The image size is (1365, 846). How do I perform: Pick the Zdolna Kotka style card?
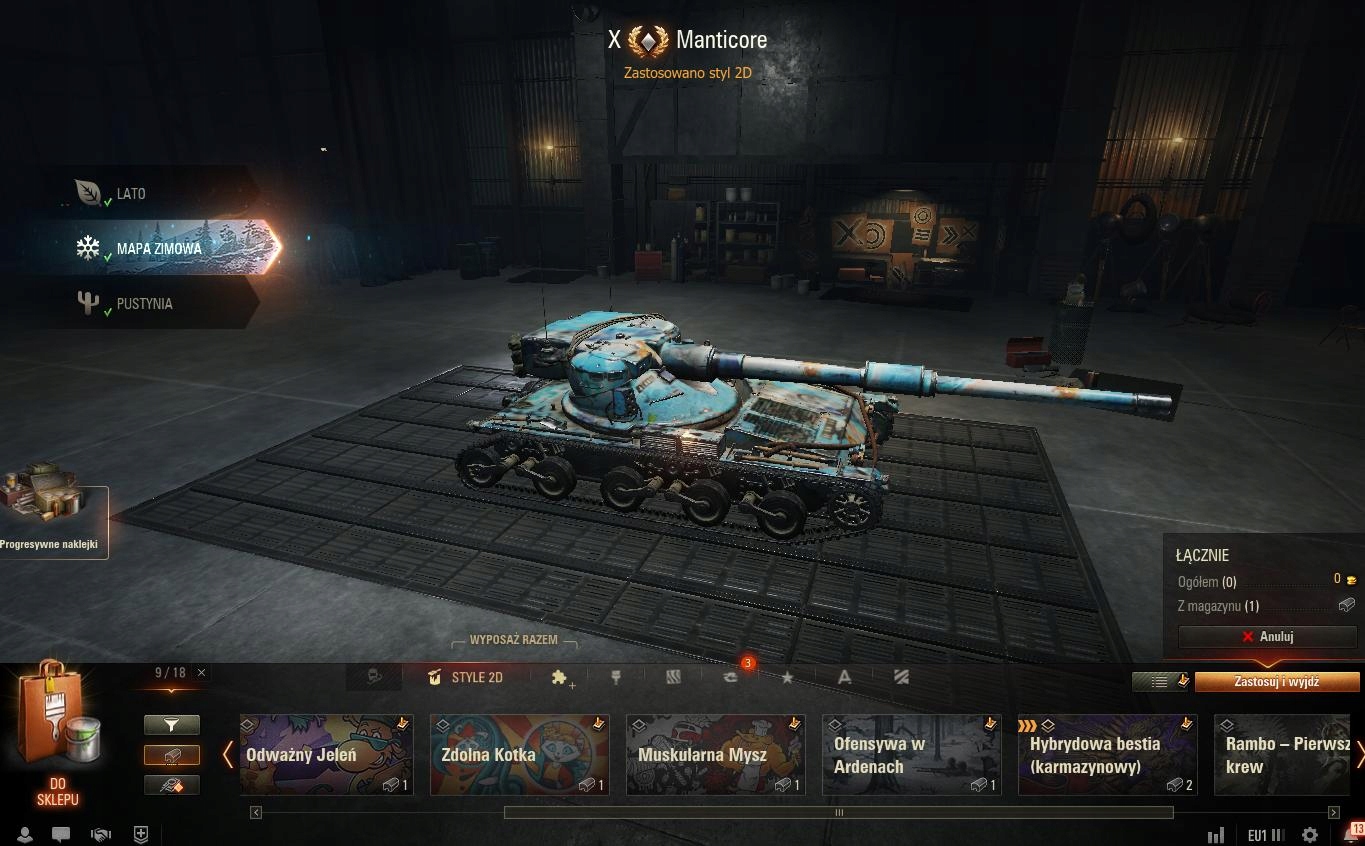click(519, 755)
